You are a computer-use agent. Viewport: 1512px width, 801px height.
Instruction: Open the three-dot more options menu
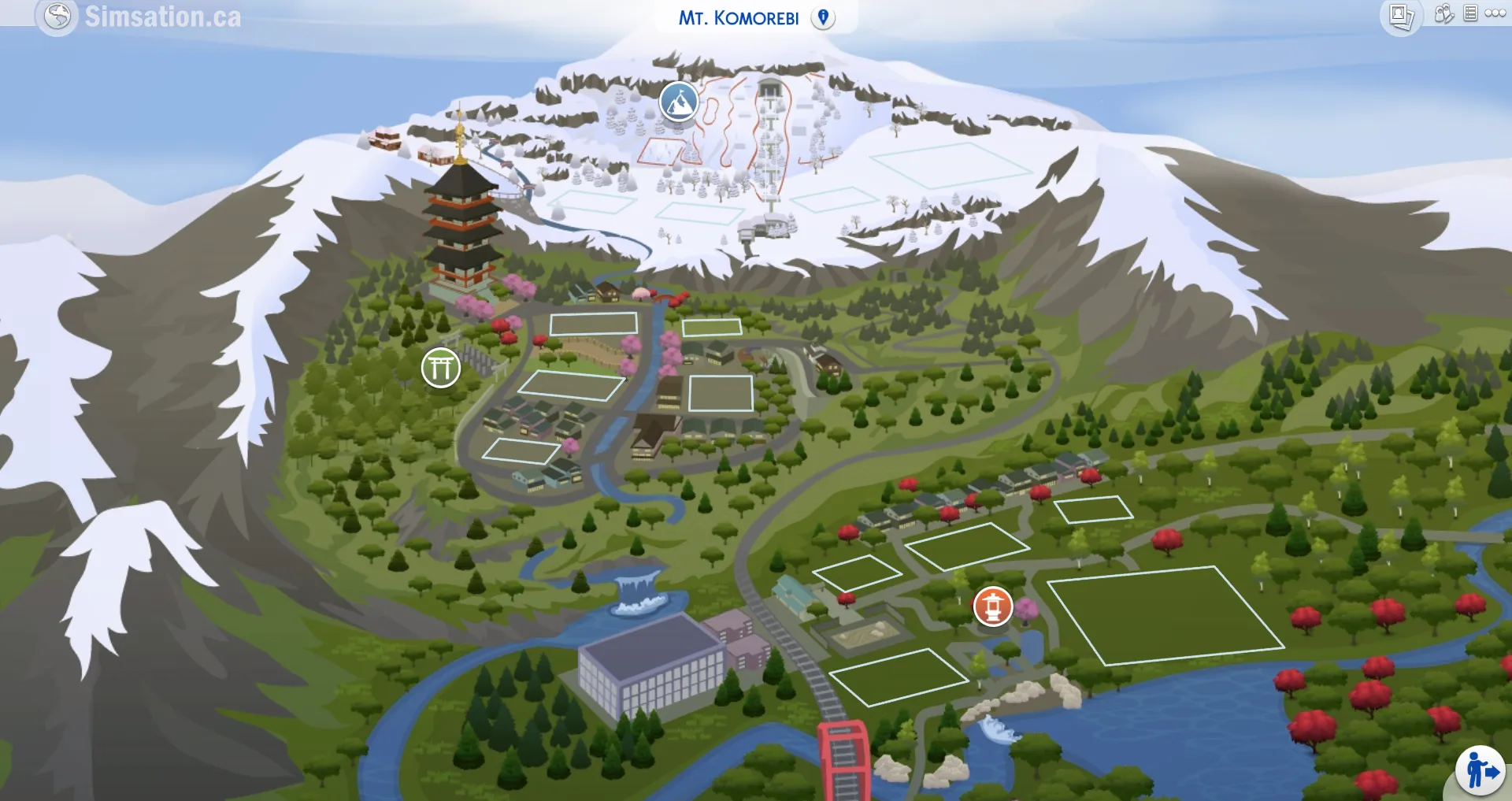pos(1495,13)
